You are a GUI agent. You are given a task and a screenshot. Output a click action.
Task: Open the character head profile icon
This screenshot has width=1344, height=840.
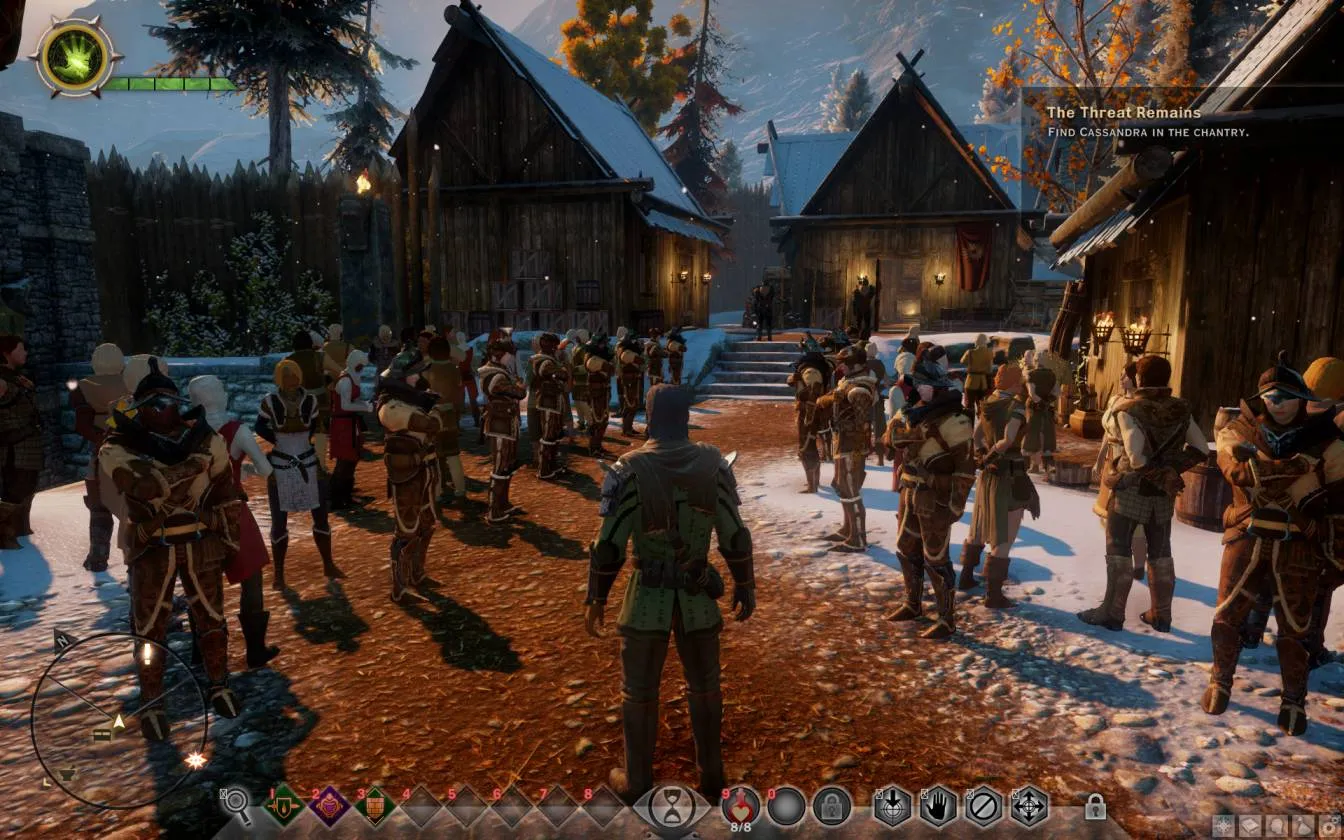click(1277, 826)
